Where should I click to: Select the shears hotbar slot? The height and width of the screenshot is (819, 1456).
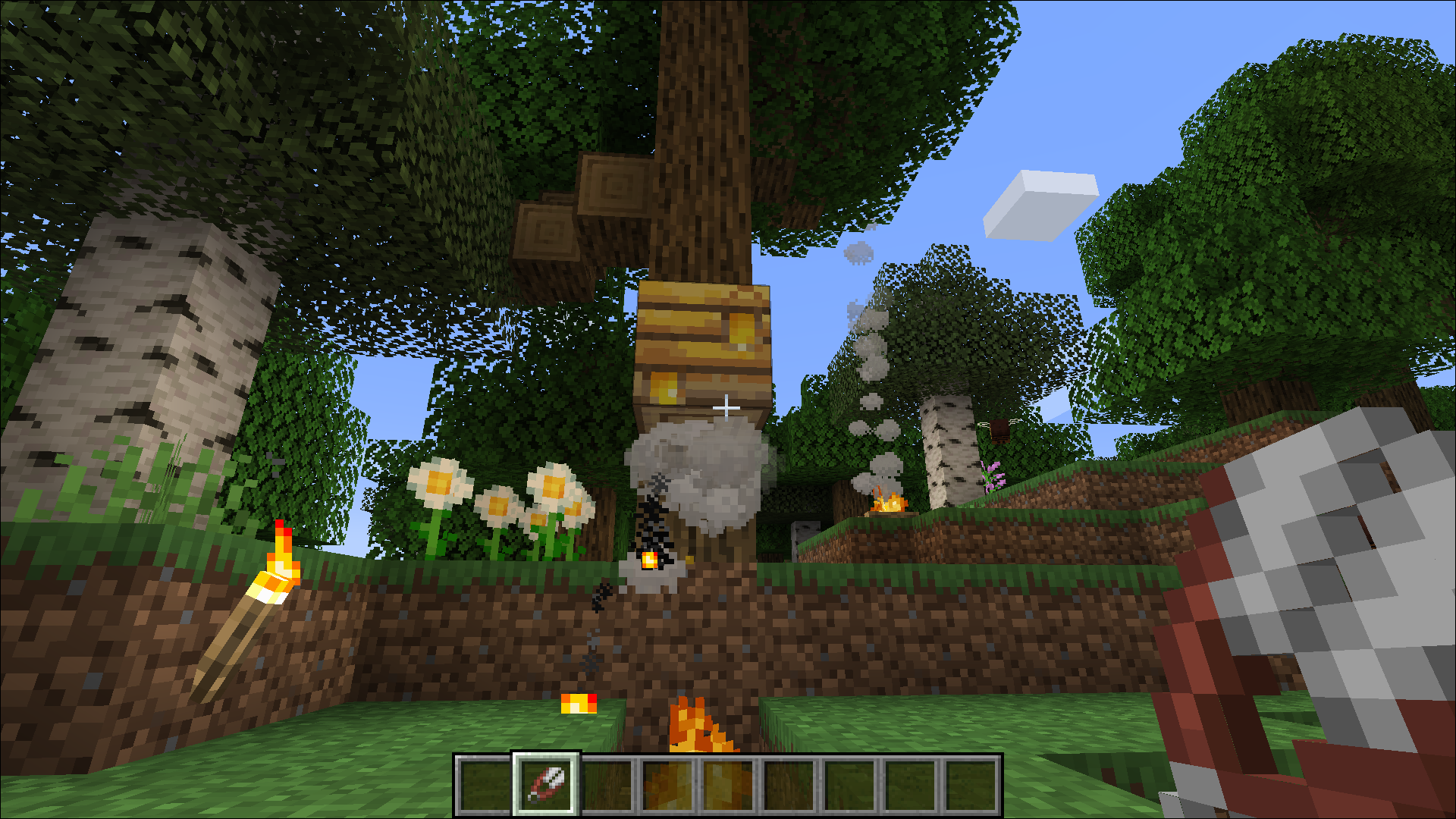(546, 784)
